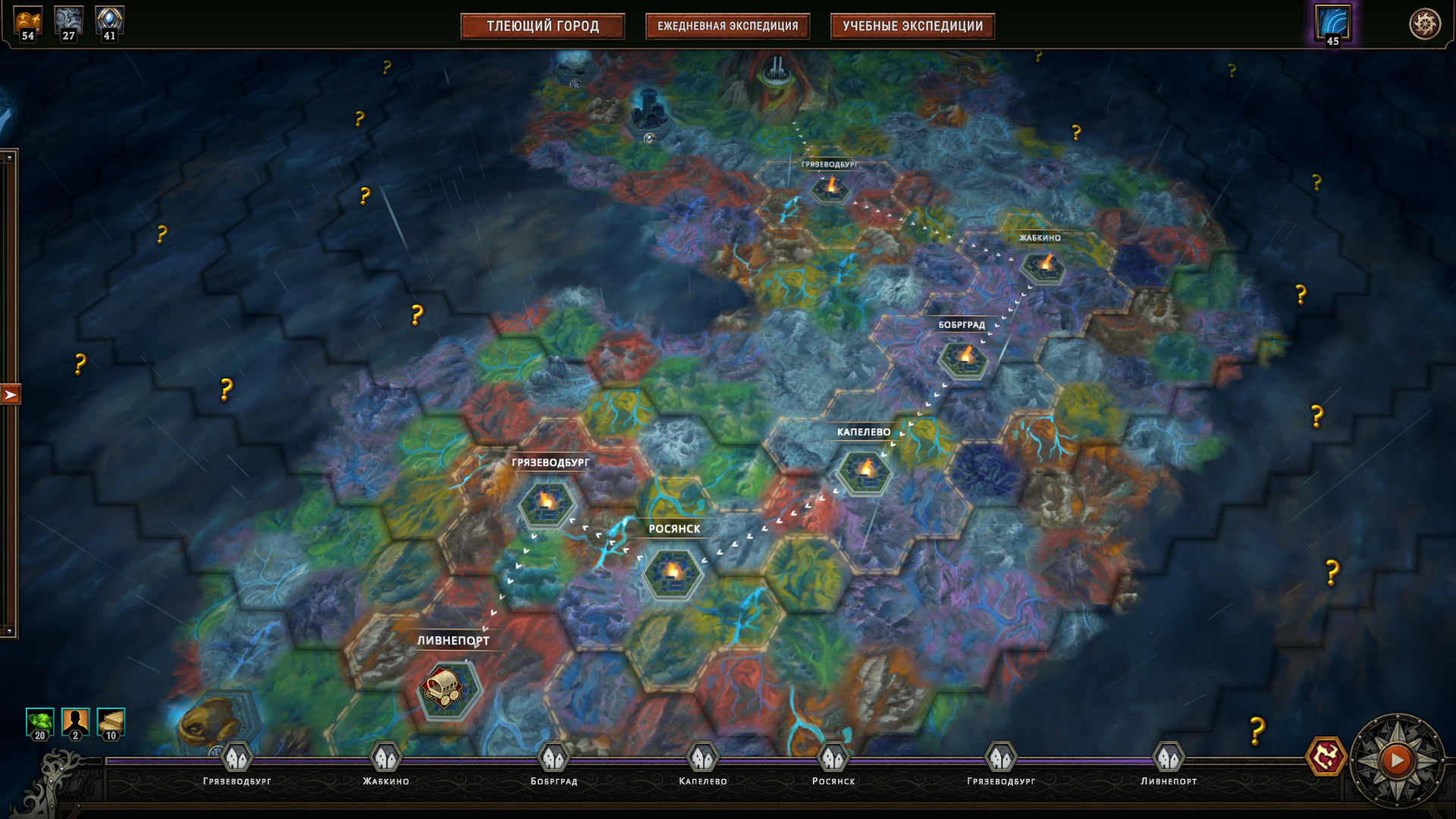Jump to Росянск on the timeline

click(833, 758)
